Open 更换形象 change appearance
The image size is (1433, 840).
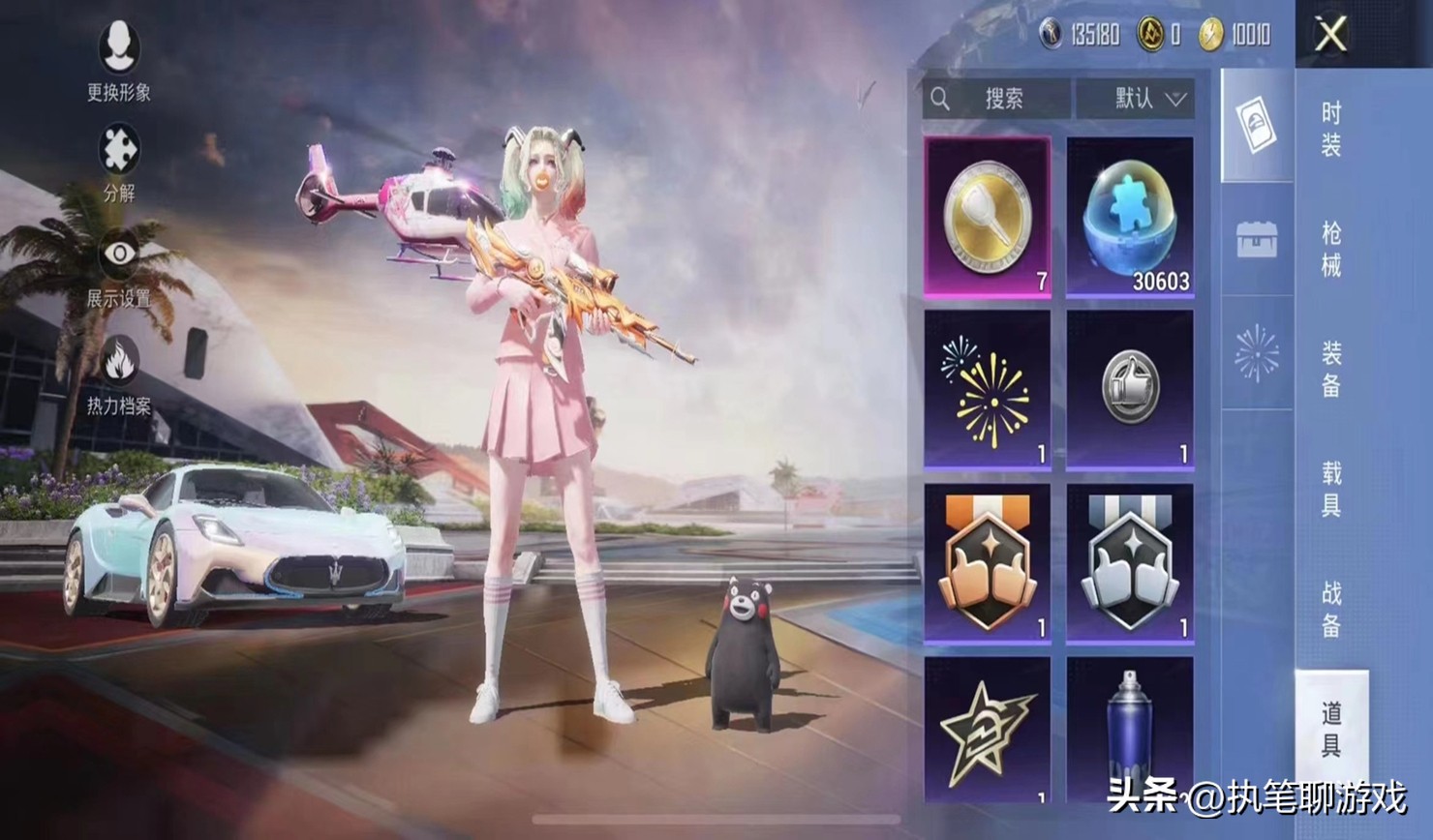tap(119, 59)
